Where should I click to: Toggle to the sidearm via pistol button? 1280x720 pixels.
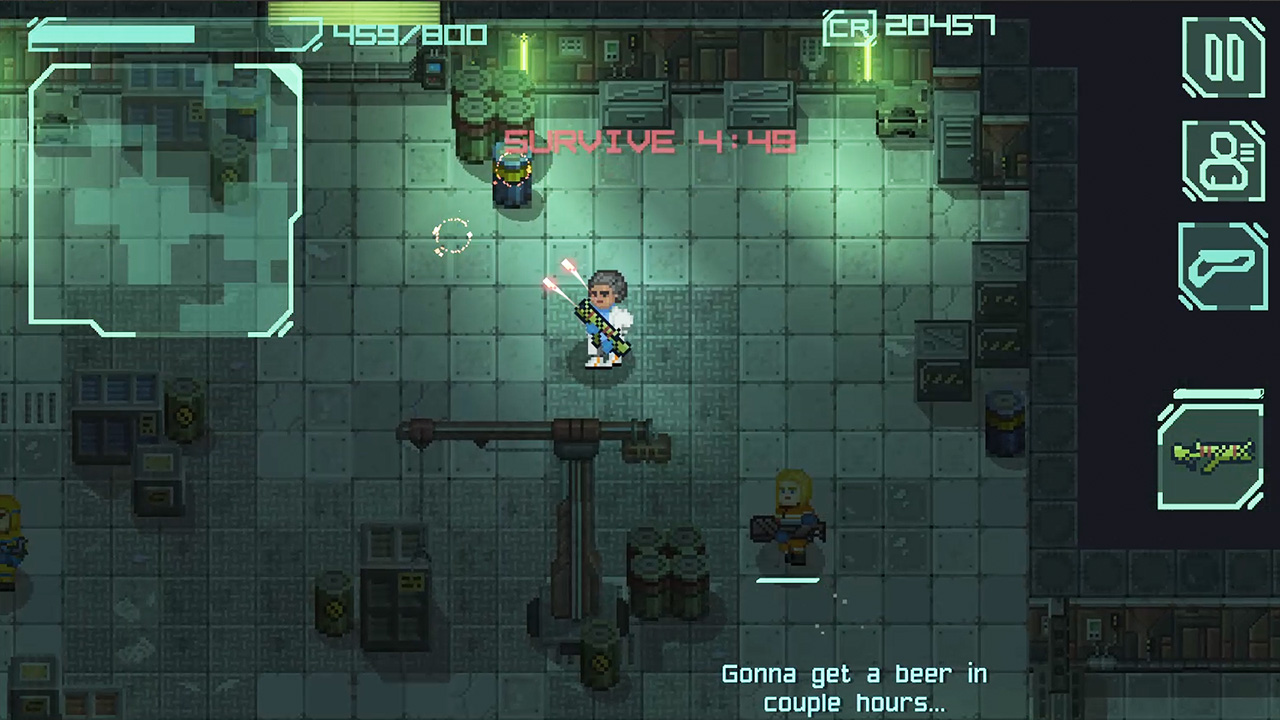(x=1222, y=266)
